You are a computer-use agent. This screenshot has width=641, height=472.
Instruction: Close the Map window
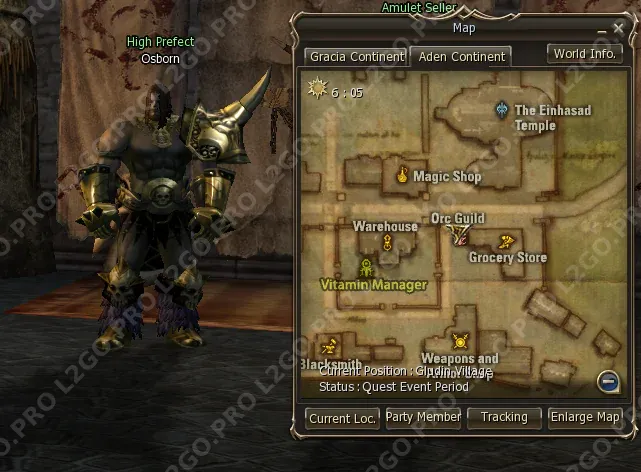tap(617, 29)
